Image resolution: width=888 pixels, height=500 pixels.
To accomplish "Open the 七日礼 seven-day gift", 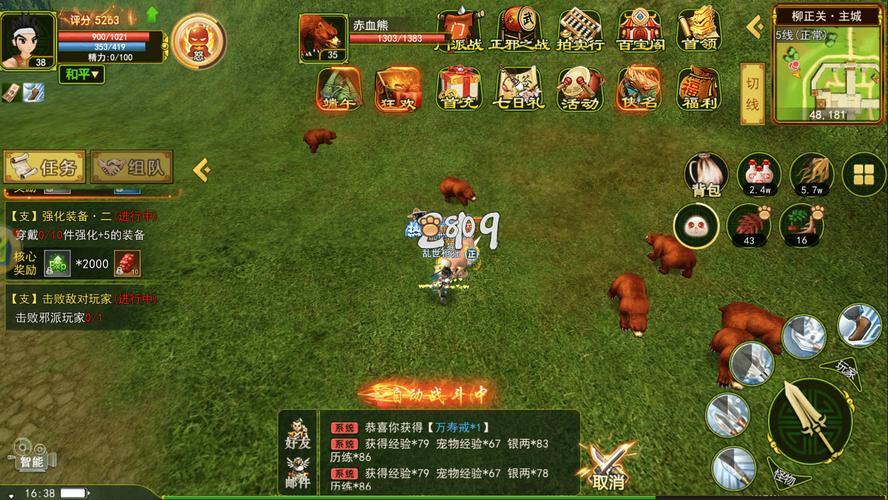I will 519,88.
